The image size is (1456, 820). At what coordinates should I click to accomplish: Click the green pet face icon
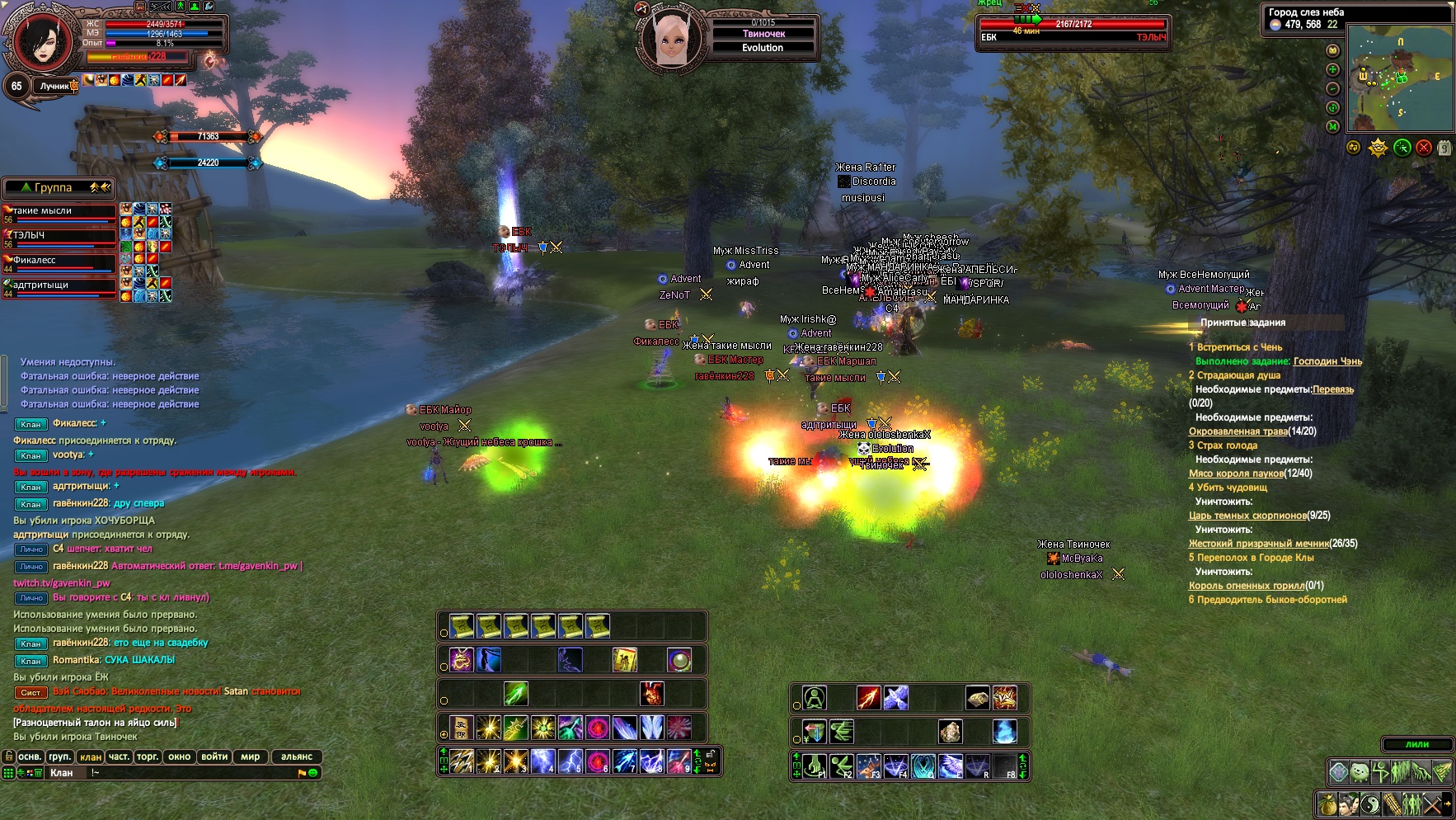coord(1359,772)
